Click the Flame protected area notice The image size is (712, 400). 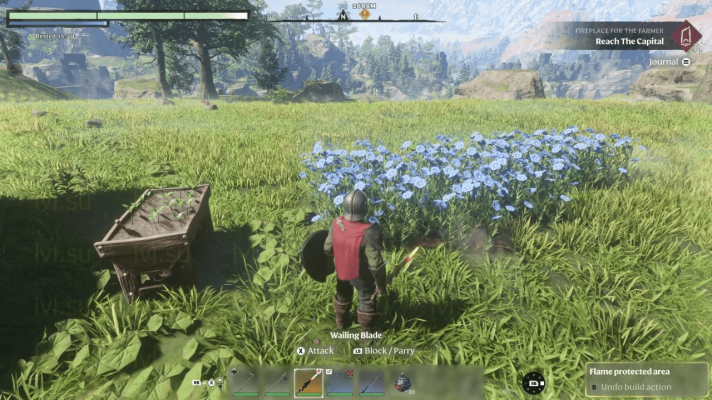[647, 379]
